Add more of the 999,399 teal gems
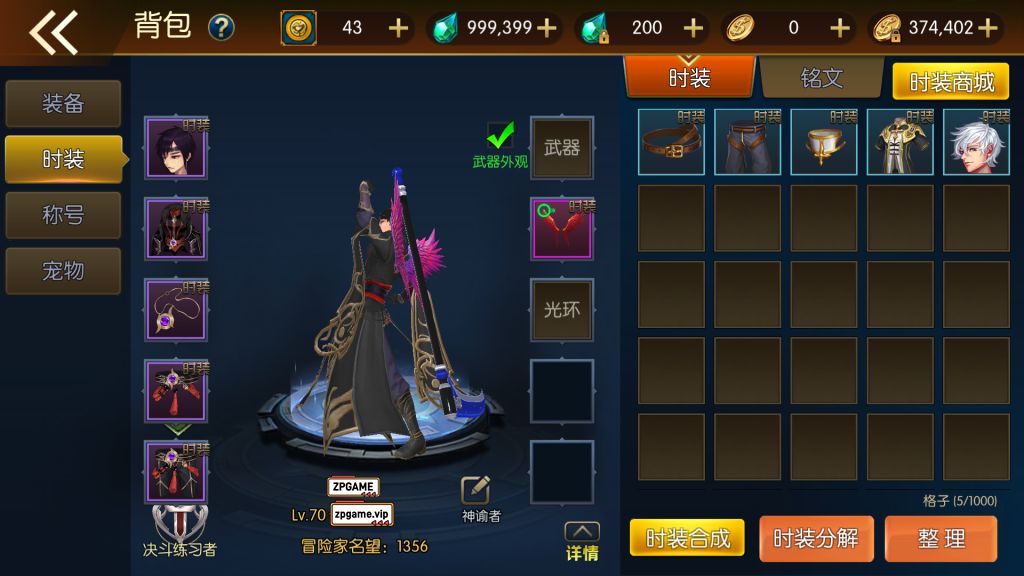The image size is (1024, 576). (547, 28)
